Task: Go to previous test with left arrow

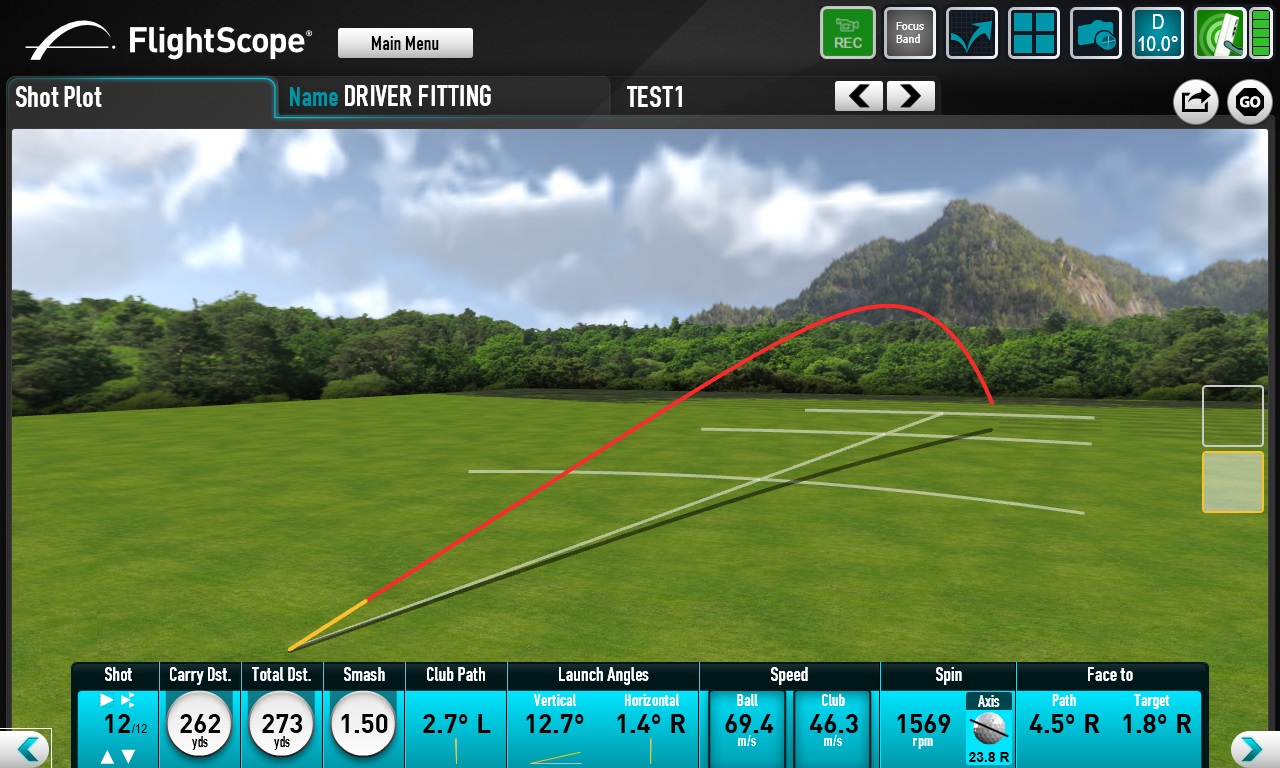Action: click(x=859, y=96)
